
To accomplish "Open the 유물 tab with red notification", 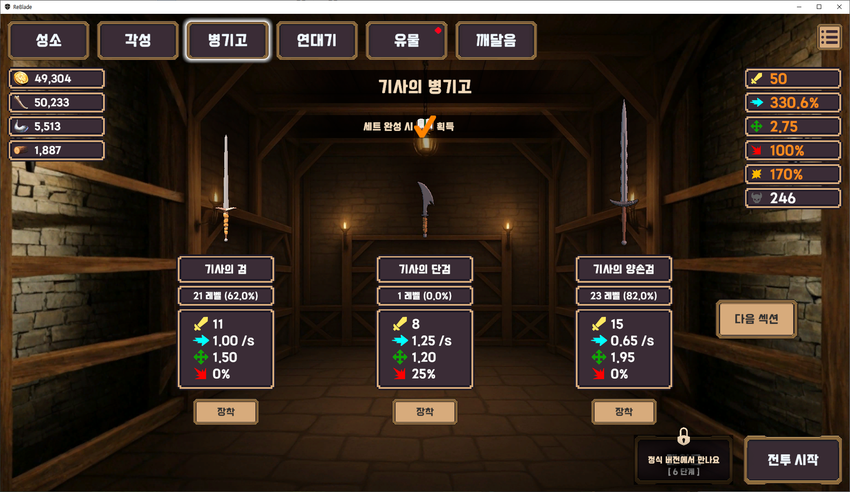I will [x=407, y=41].
